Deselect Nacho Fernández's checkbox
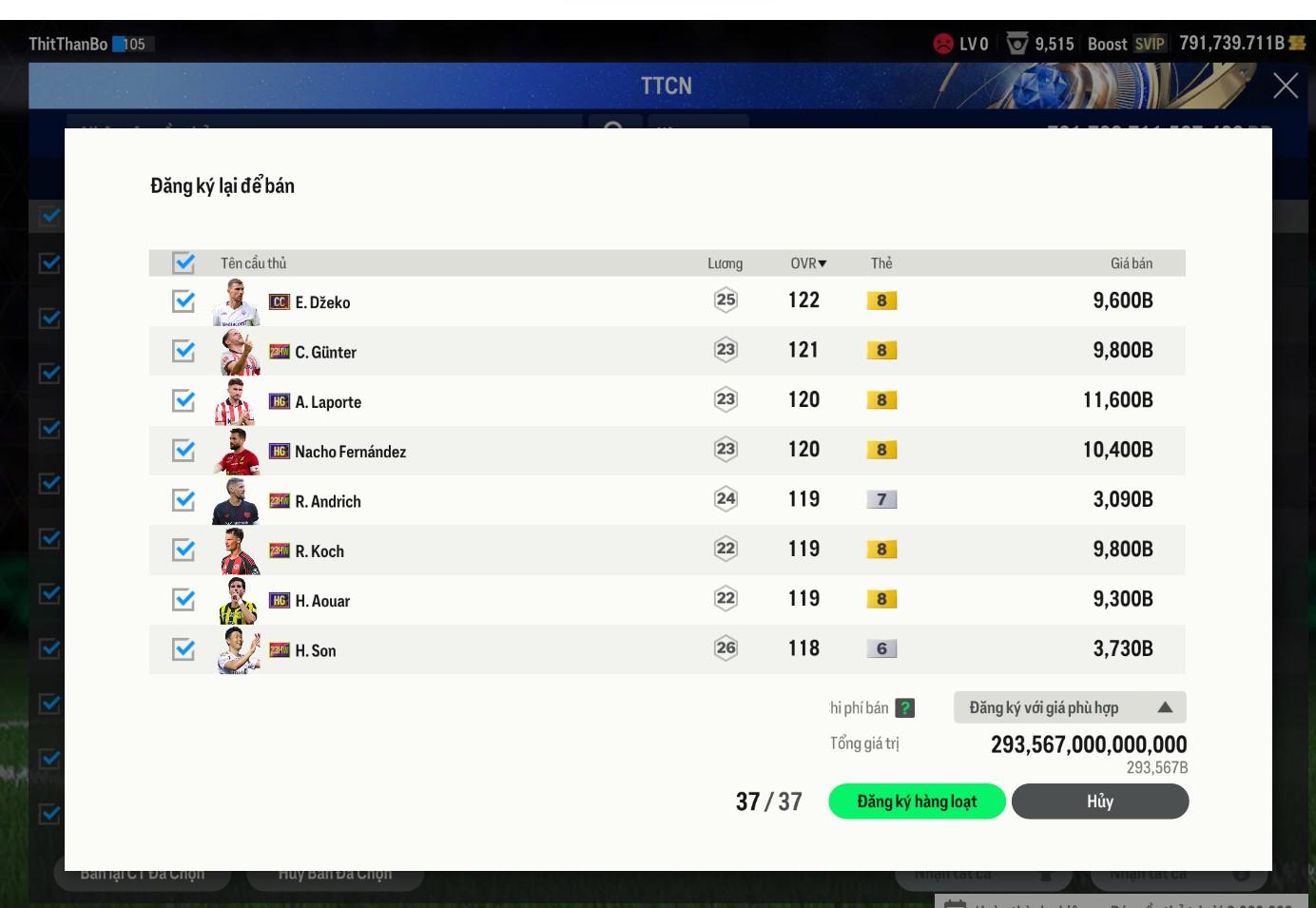 [x=184, y=451]
